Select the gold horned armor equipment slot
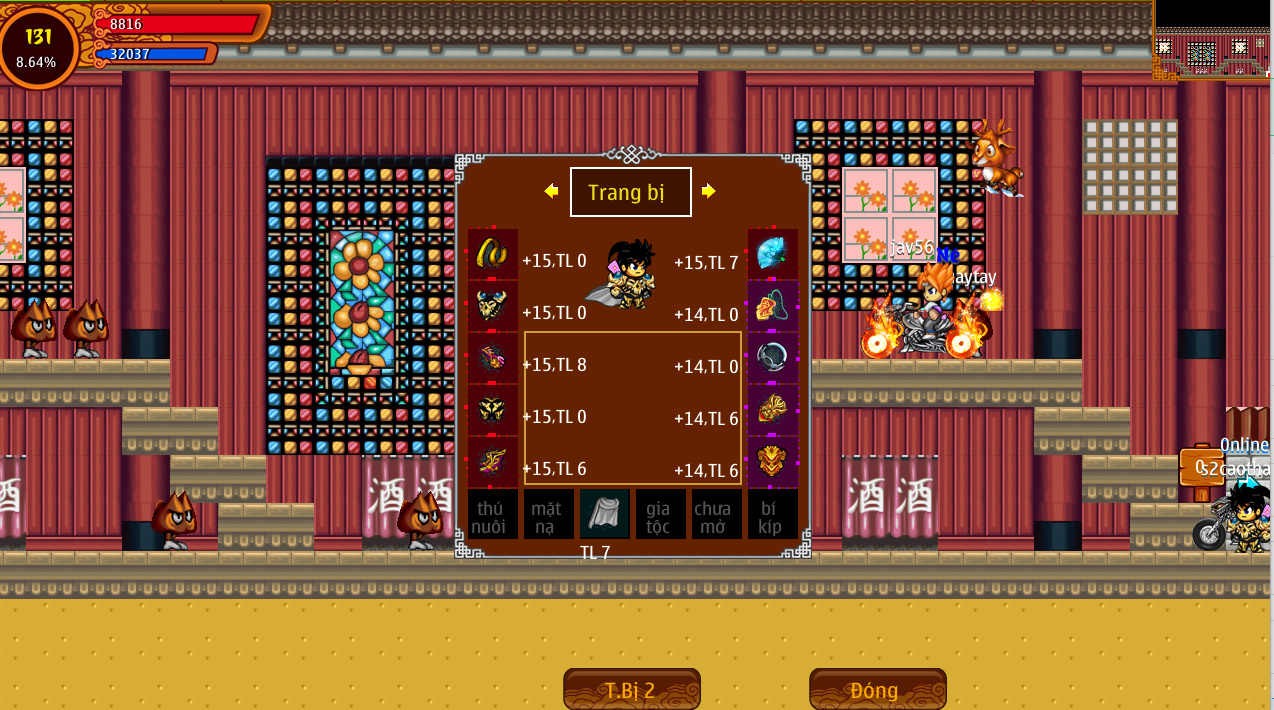The image size is (1274, 710). 492,306
